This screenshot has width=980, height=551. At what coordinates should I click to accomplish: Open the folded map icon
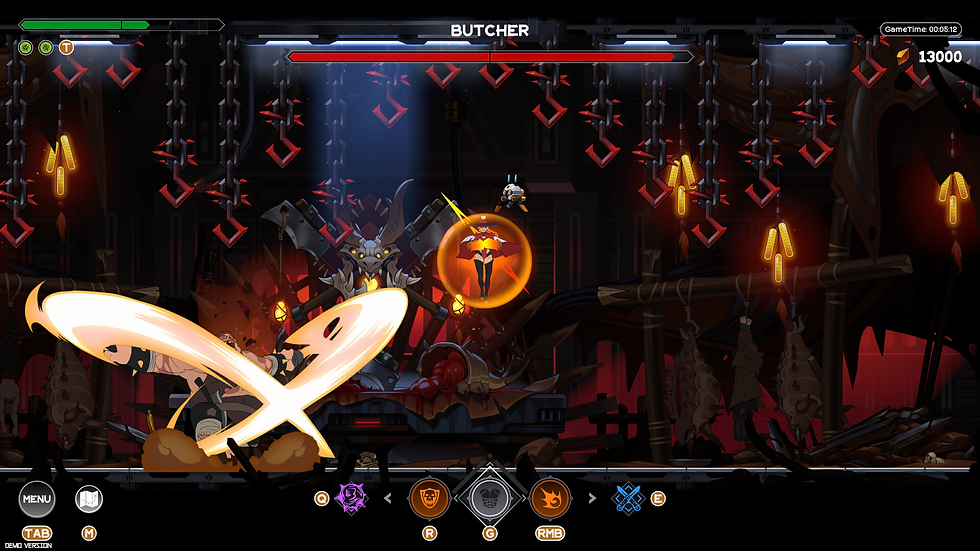pyautogui.click(x=89, y=499)
